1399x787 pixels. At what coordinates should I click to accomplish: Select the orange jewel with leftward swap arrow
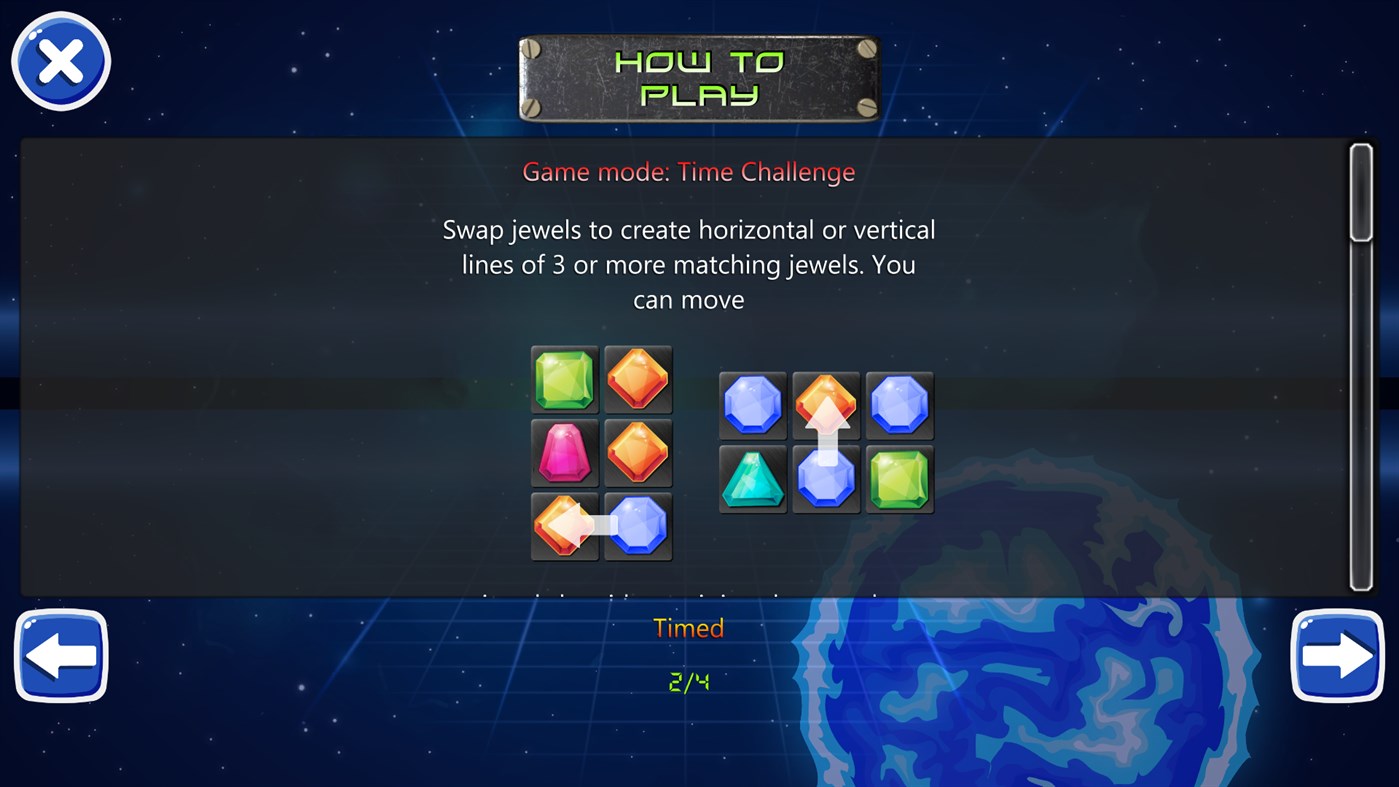564,526
